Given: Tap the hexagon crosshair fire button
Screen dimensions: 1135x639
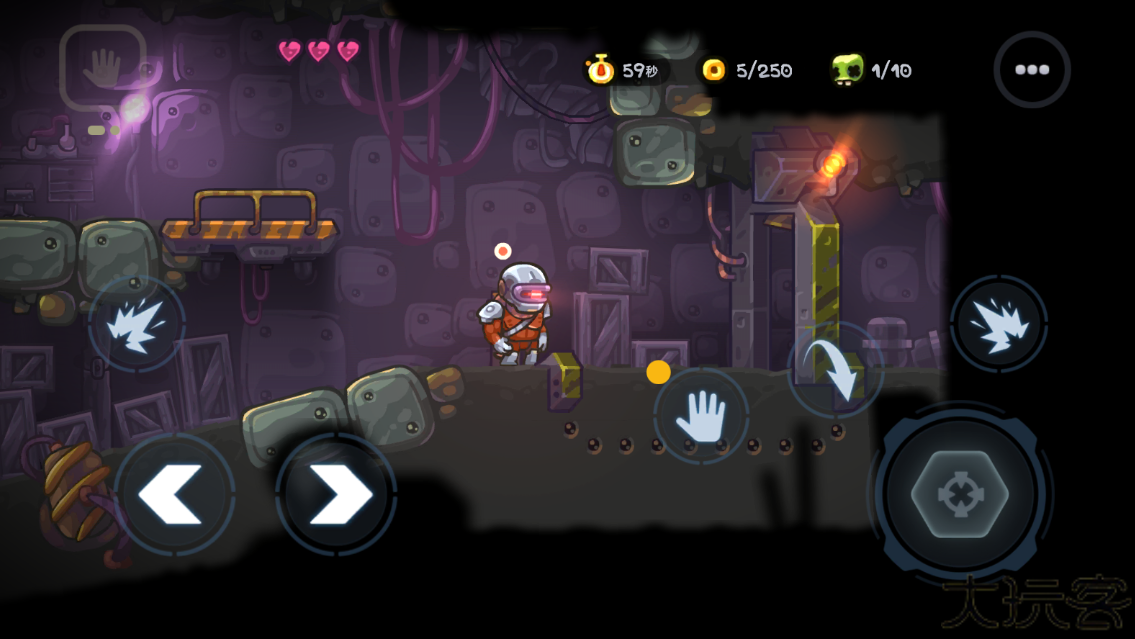Looking at the screenshot, I should pyautogui.click(x=960, y=495).
